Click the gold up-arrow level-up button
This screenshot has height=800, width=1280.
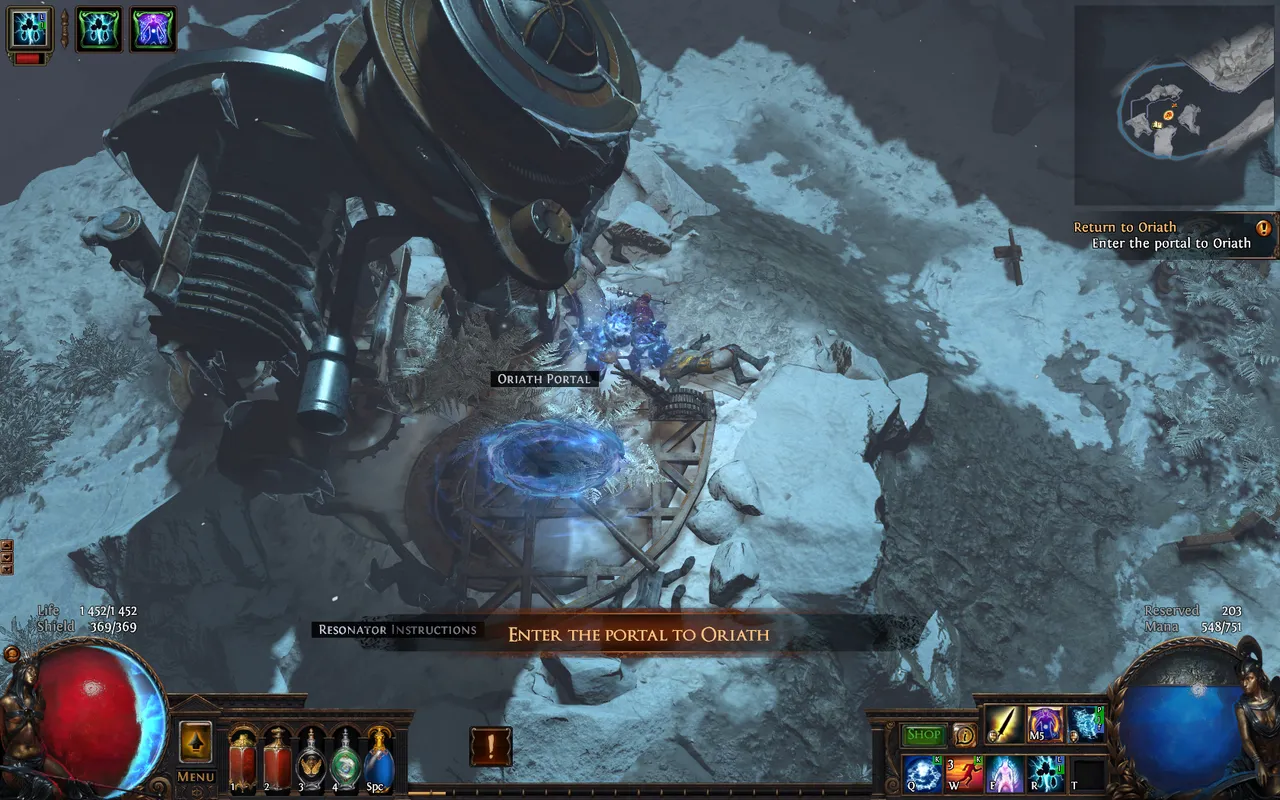coord(196,742)
